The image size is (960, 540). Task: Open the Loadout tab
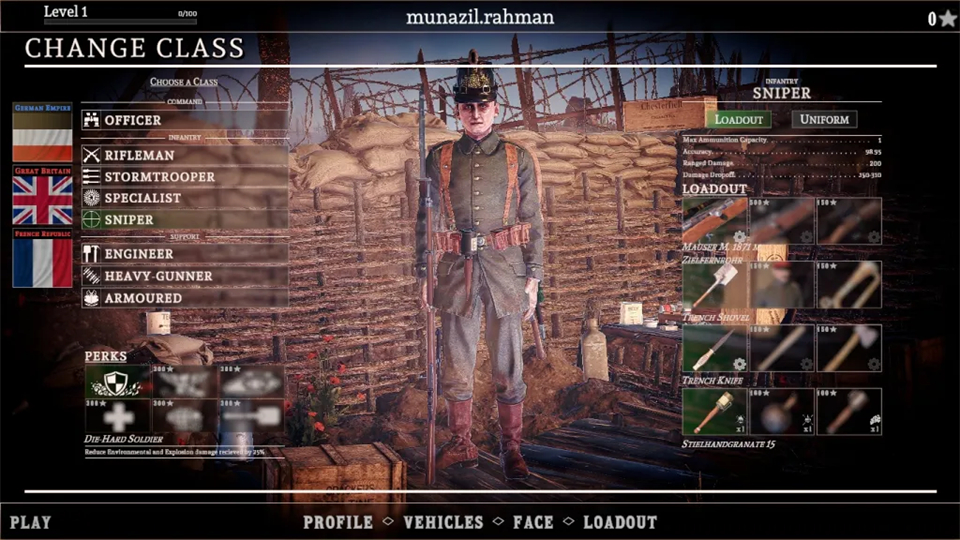(x=738, y=119)
